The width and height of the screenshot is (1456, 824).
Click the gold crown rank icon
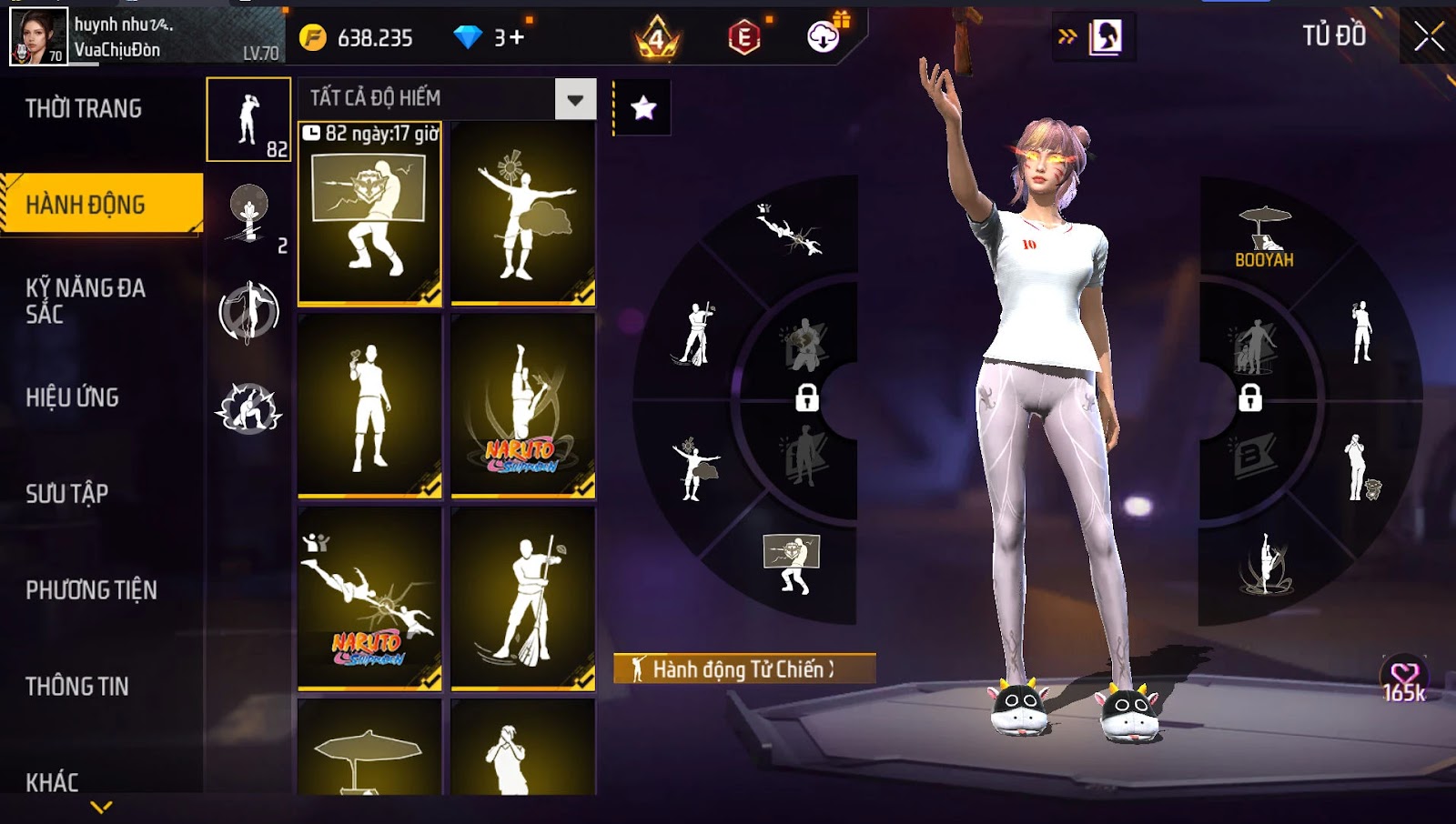[657, 38]
